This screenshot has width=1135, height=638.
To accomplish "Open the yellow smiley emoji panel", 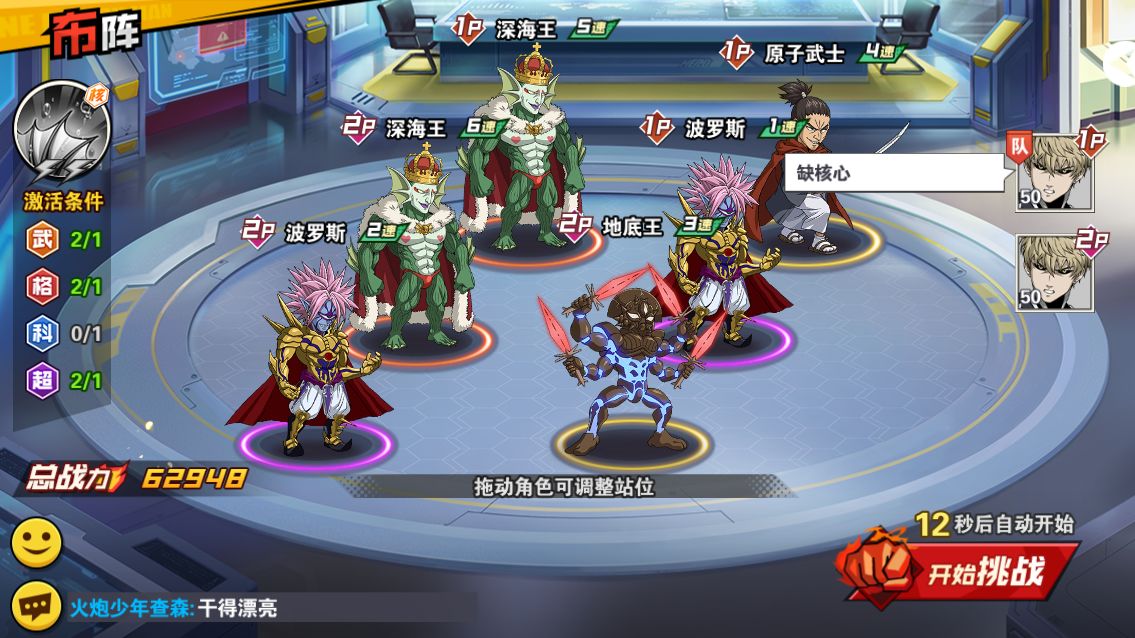I will 37,543.
